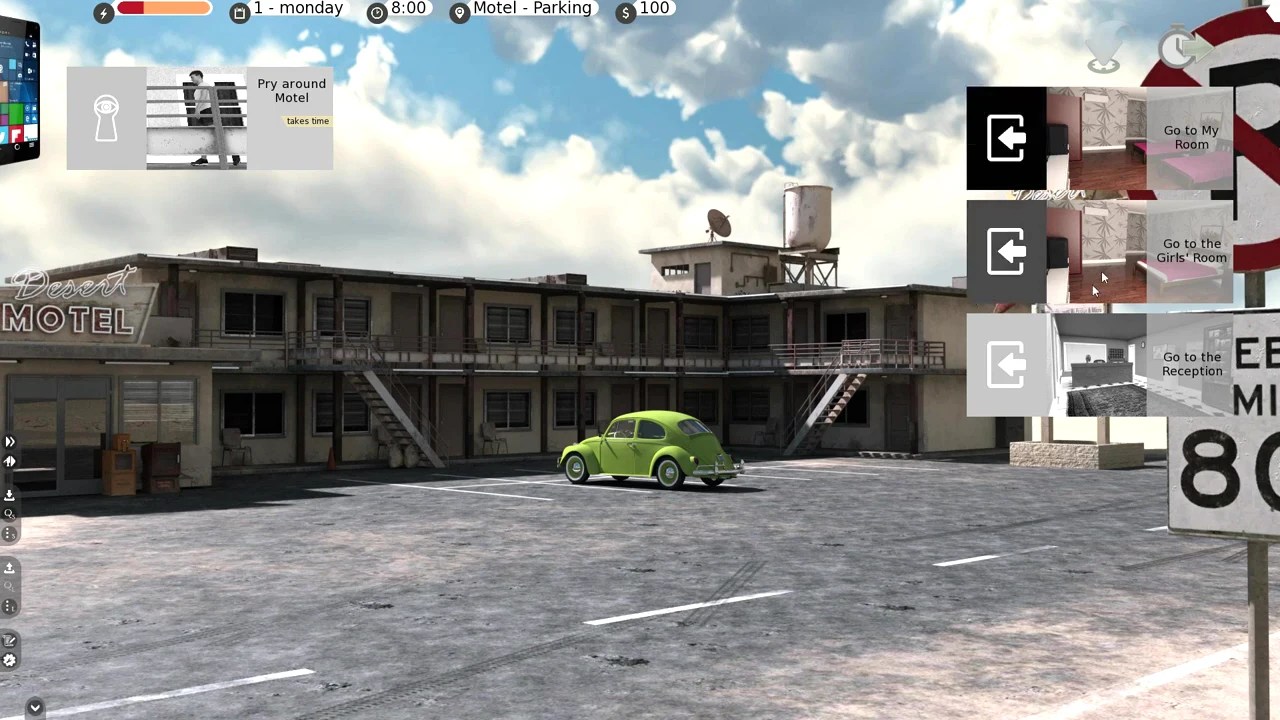Click the quick save Q icon

click(x=9, y=514)
